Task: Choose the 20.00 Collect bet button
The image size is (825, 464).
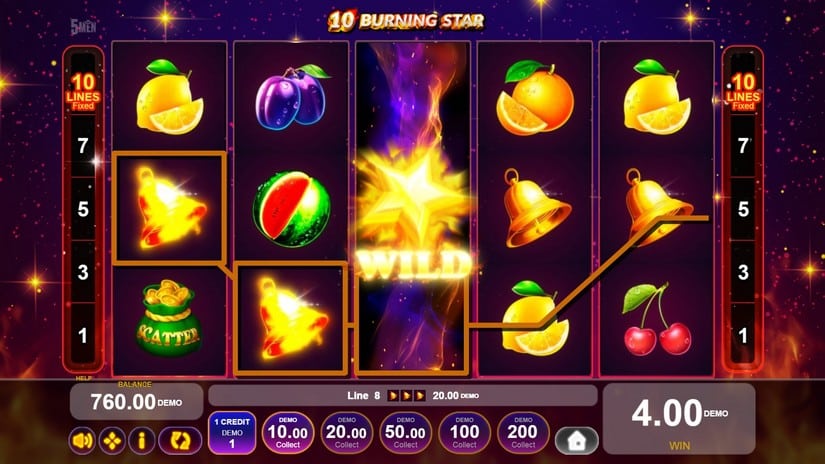Action: (347, 433)
